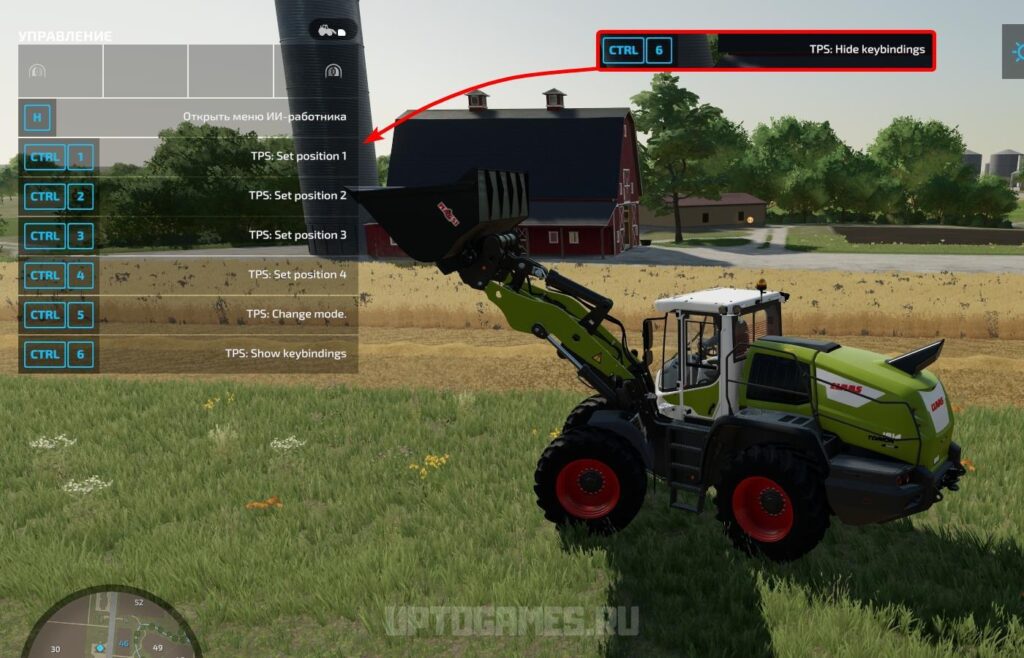Click the sun weather icon
1024x658 pixels.
pyautogui.click(x=1014, y=49)
